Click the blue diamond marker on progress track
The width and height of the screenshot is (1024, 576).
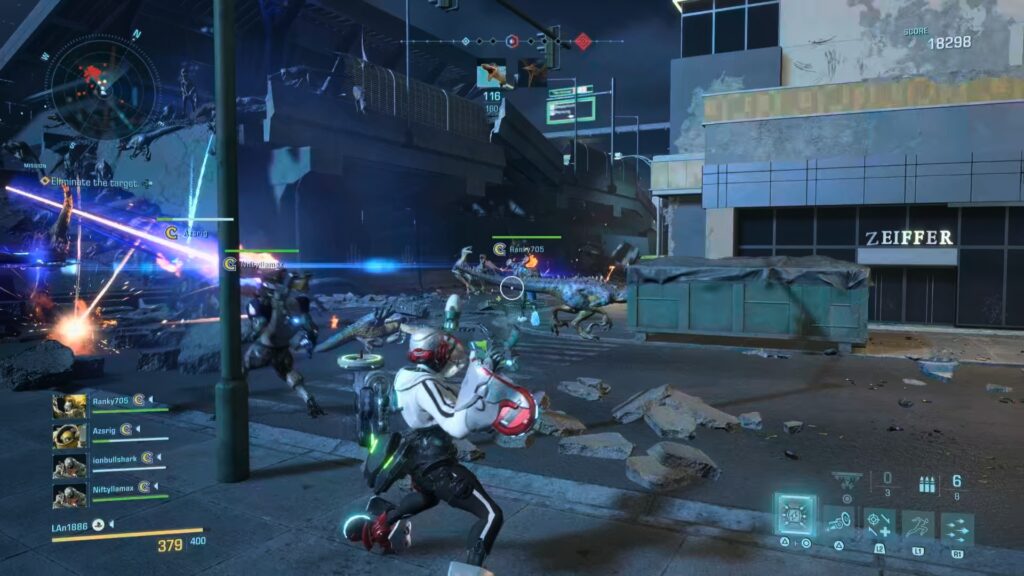(464, 41)
